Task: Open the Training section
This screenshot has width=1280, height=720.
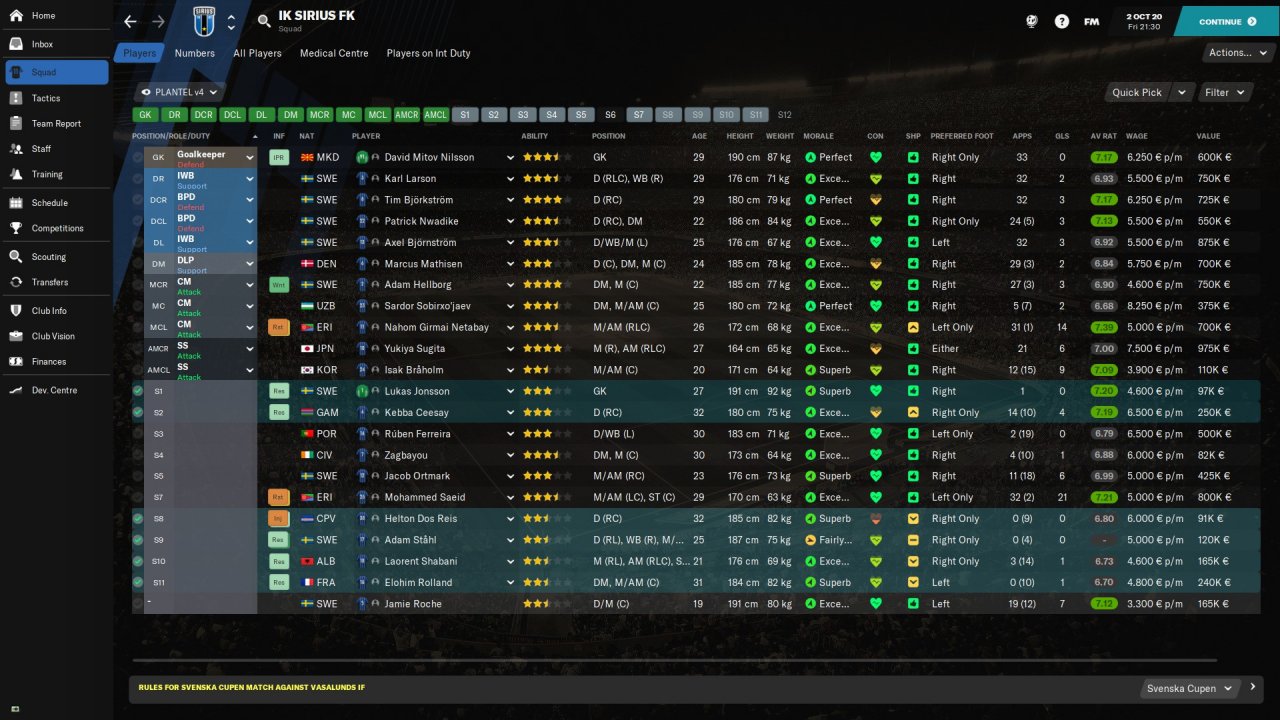Action: pyautogui.click(x=47, y=174)
